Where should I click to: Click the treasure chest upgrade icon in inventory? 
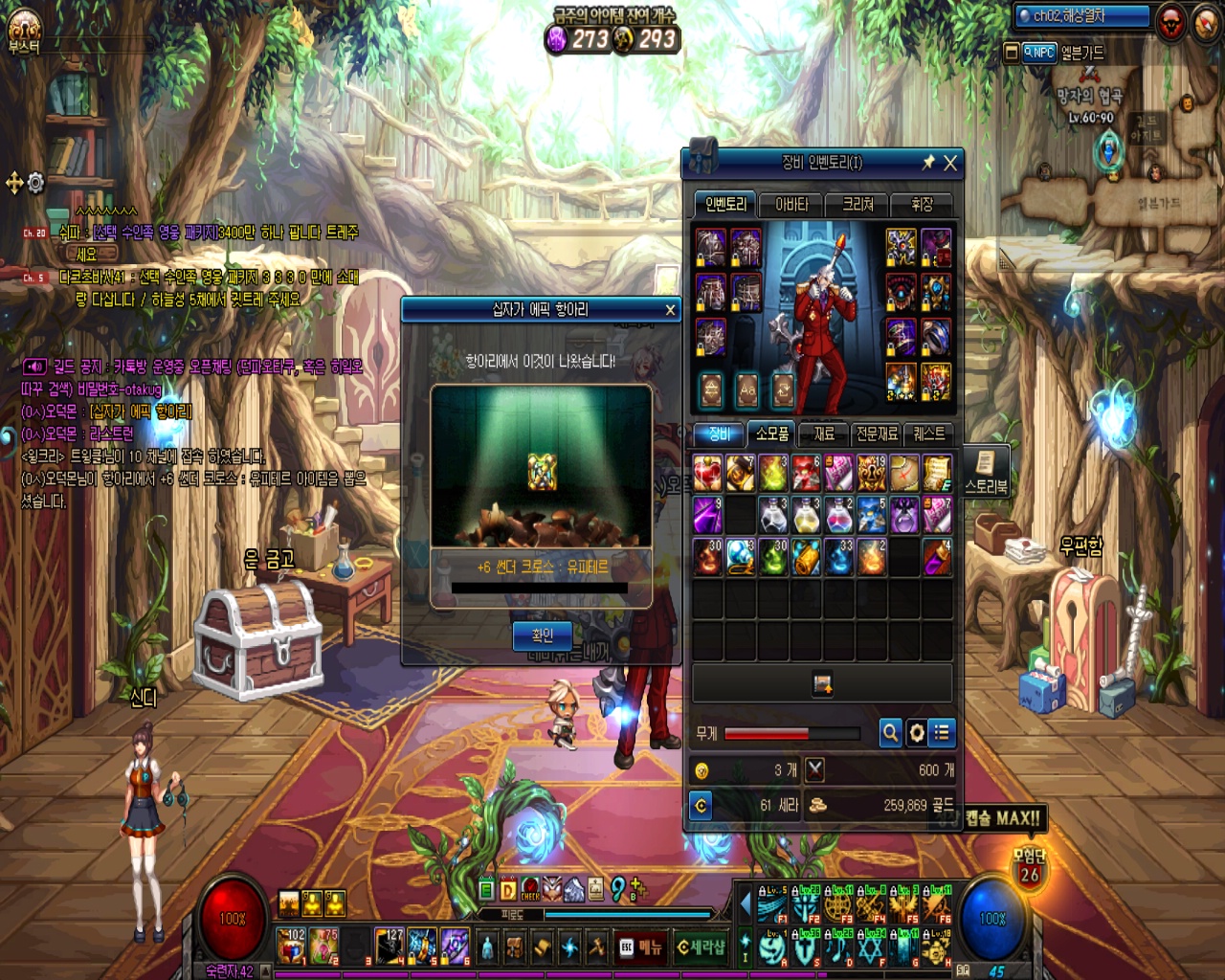822,683
